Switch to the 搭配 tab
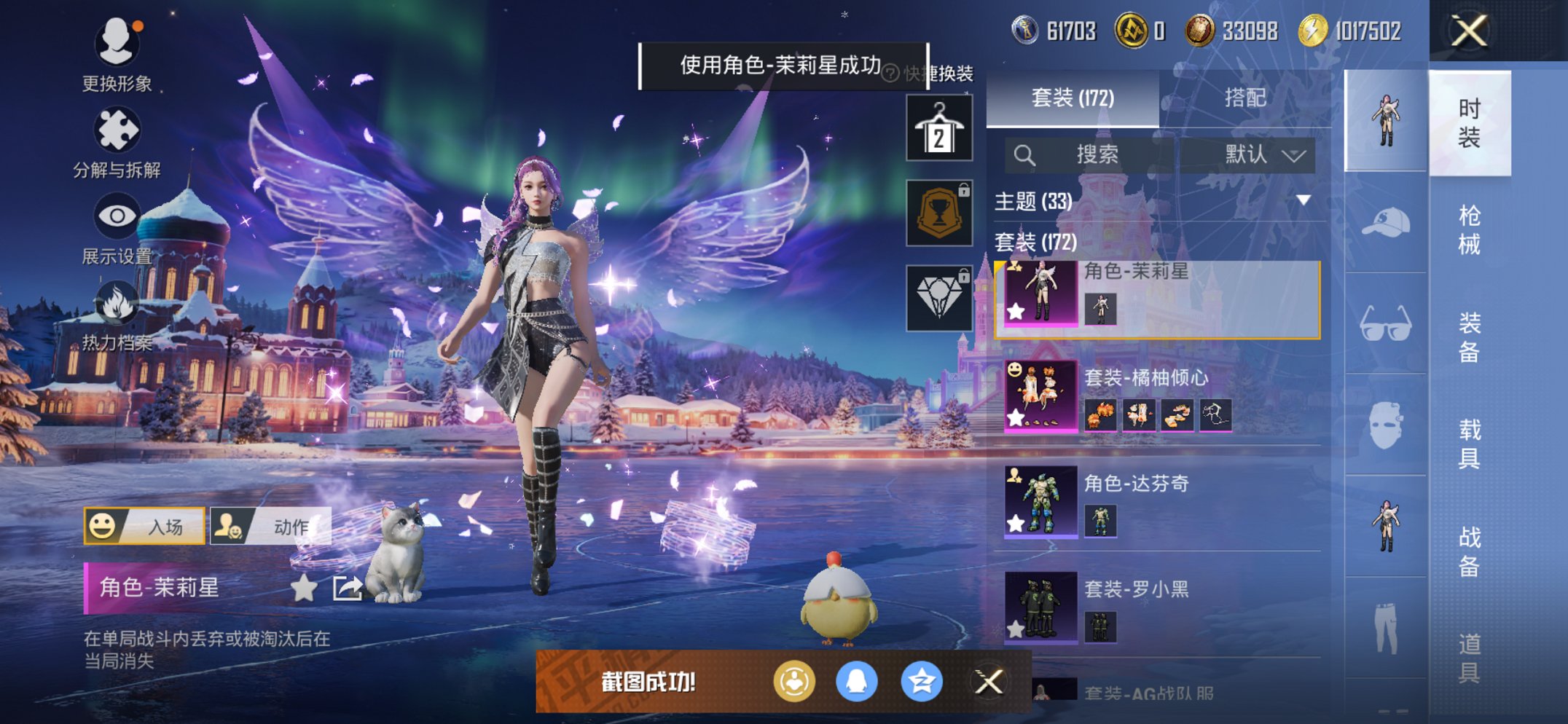 click(1244, 98)
